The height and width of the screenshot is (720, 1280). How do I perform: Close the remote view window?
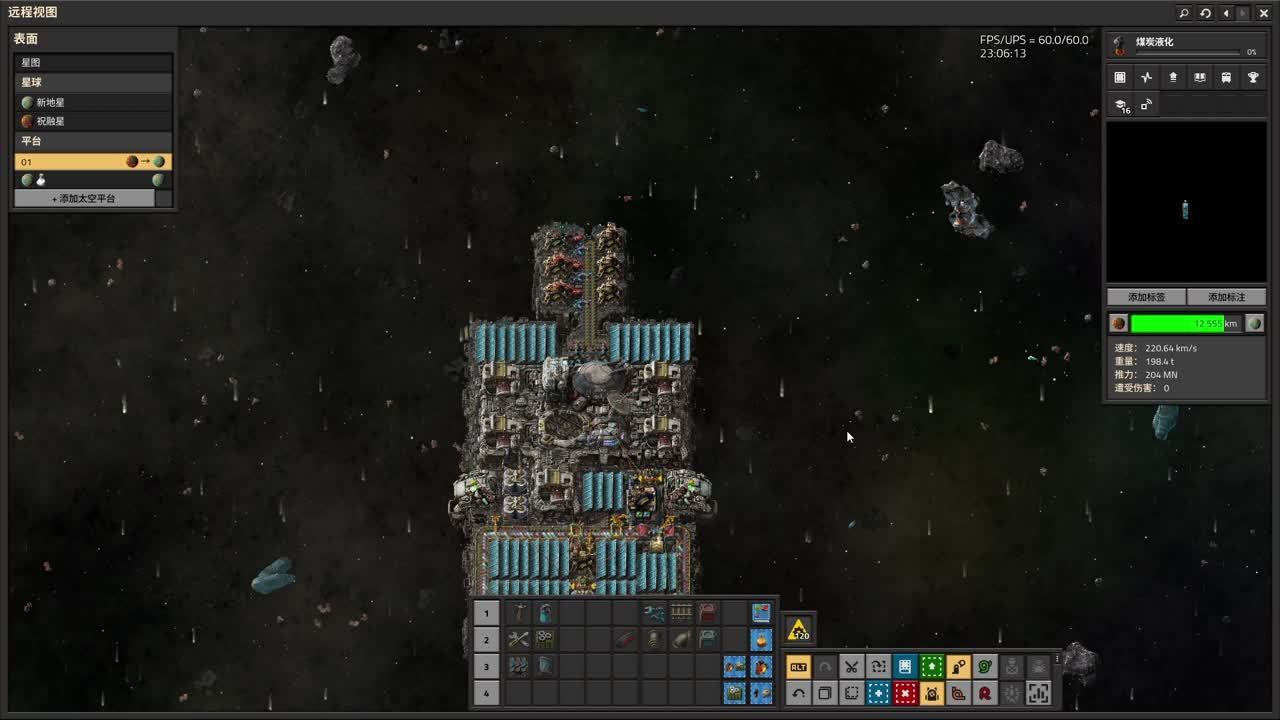1264,13
